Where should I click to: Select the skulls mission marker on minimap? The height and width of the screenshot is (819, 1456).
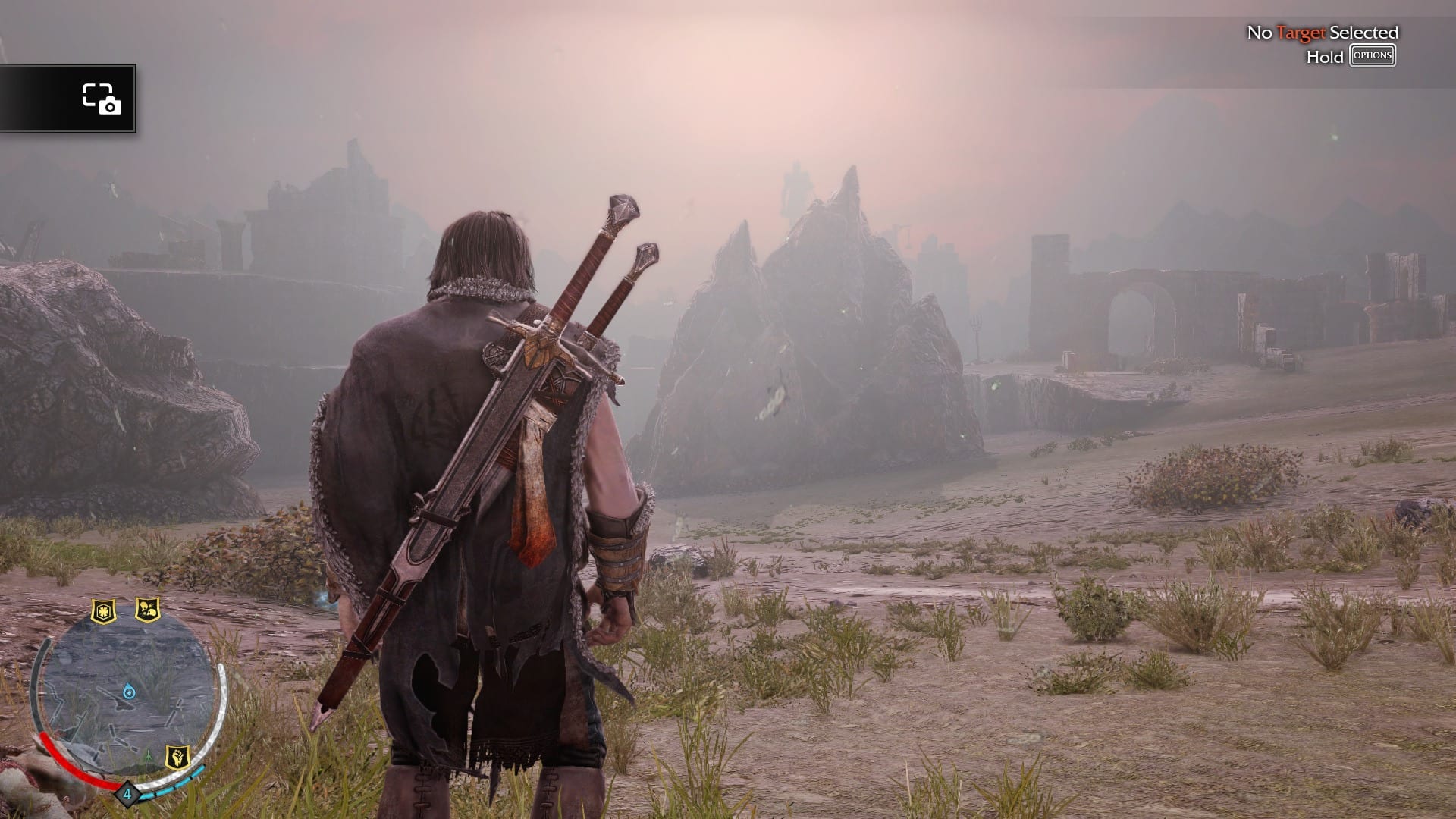[147, 609]
